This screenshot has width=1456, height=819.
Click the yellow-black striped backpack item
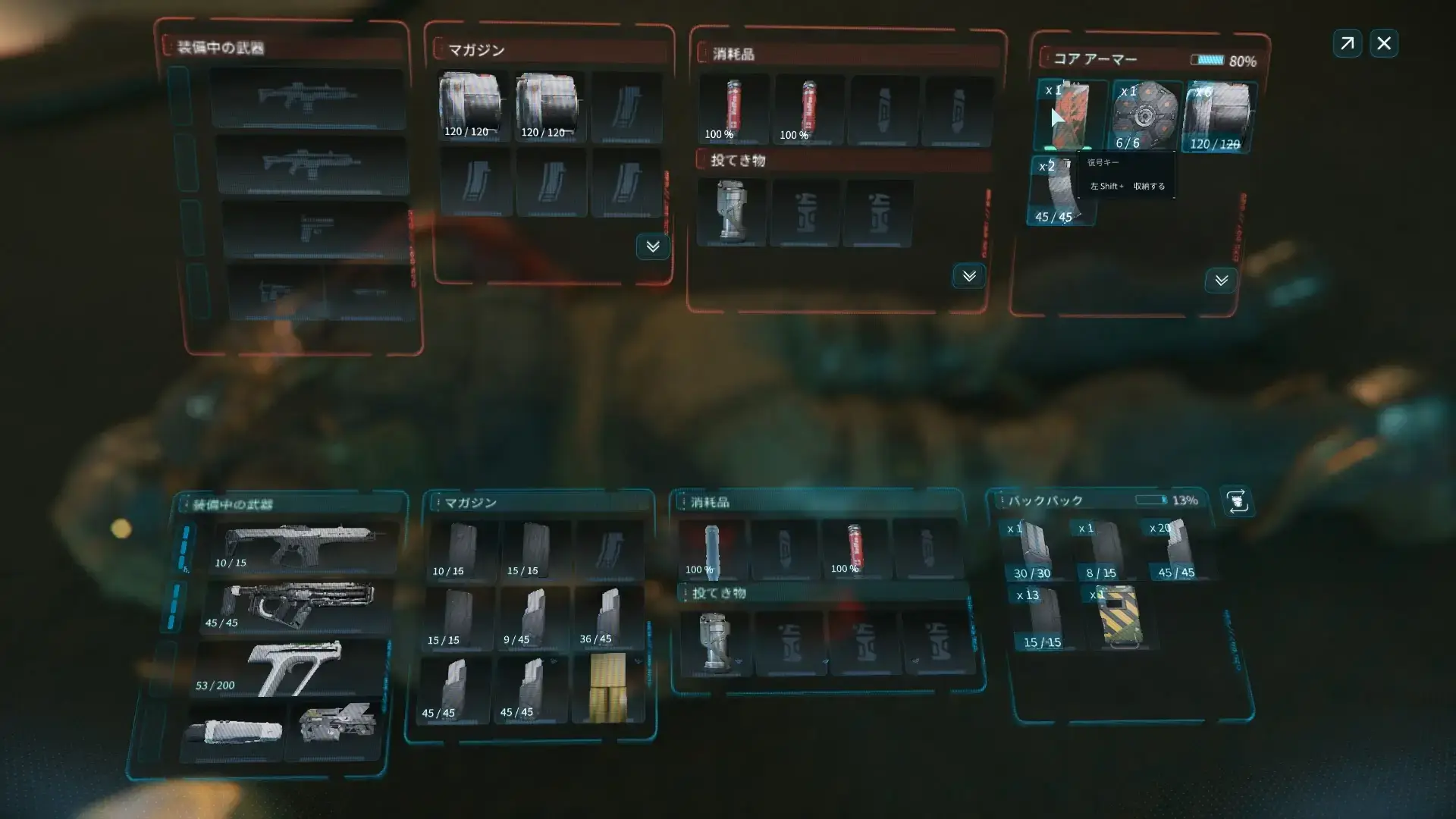pos(1119,616)
